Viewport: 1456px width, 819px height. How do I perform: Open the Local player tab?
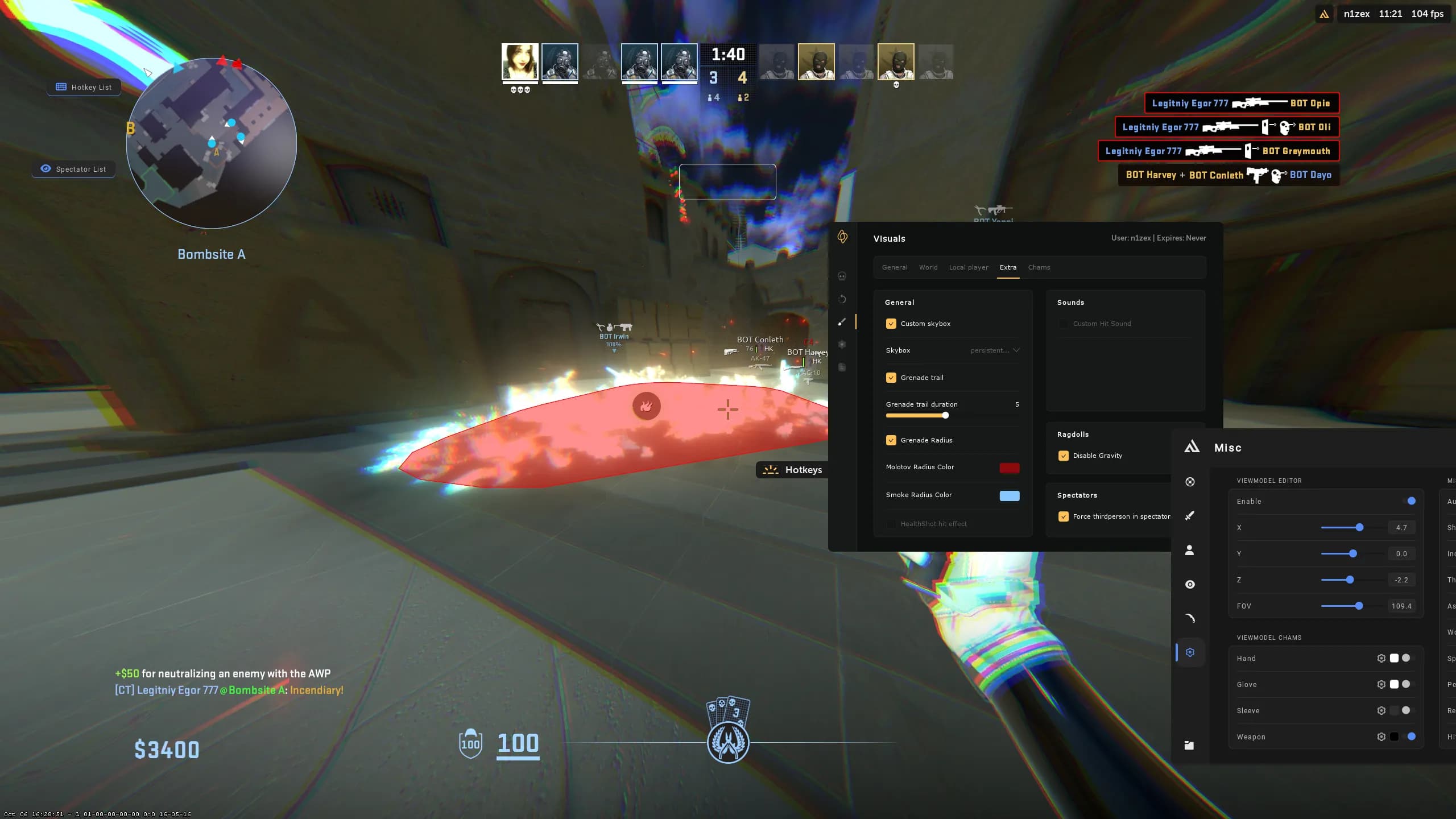tap(969, 267)
